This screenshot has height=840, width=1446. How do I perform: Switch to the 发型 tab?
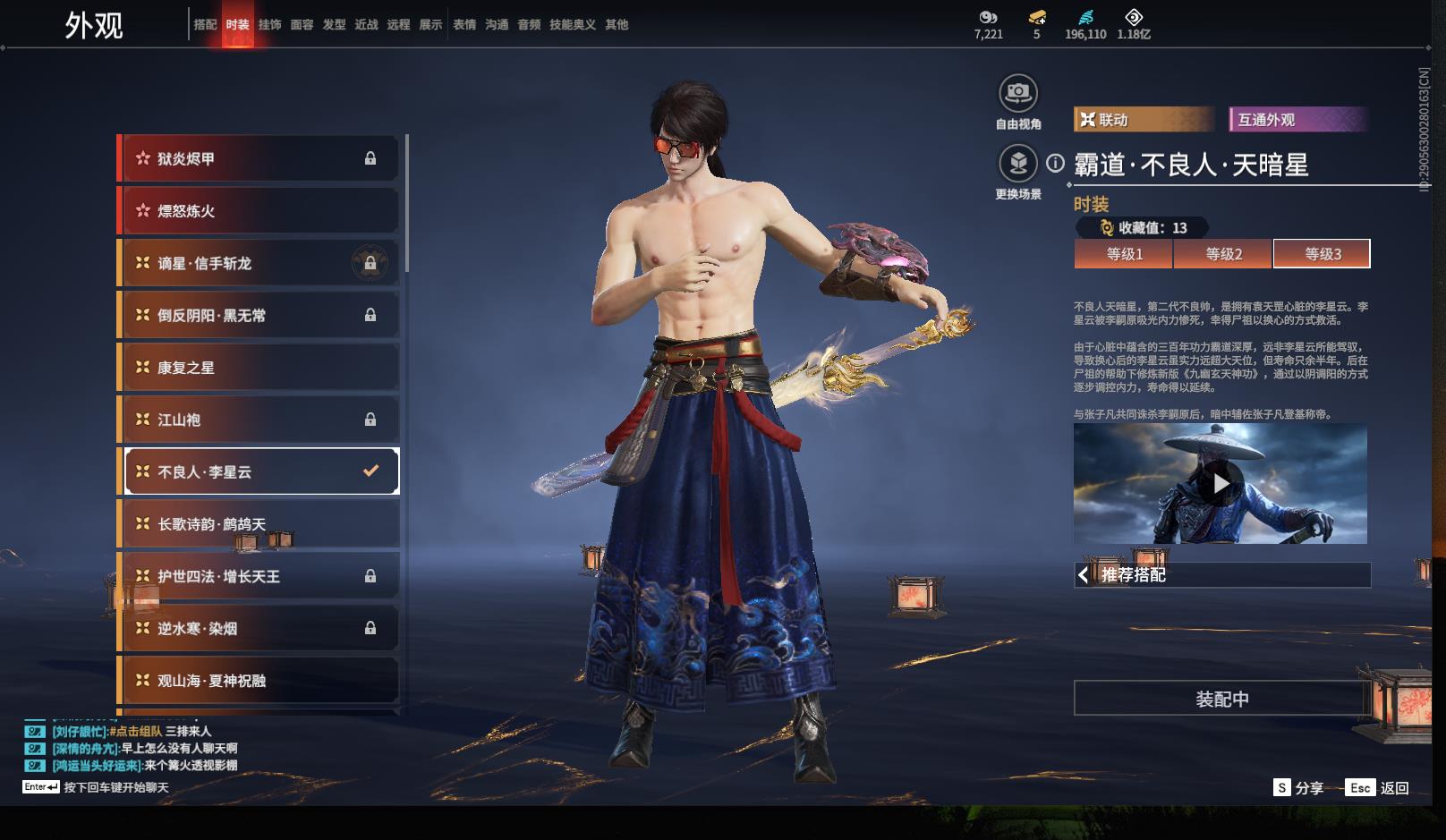pos(334,24)
